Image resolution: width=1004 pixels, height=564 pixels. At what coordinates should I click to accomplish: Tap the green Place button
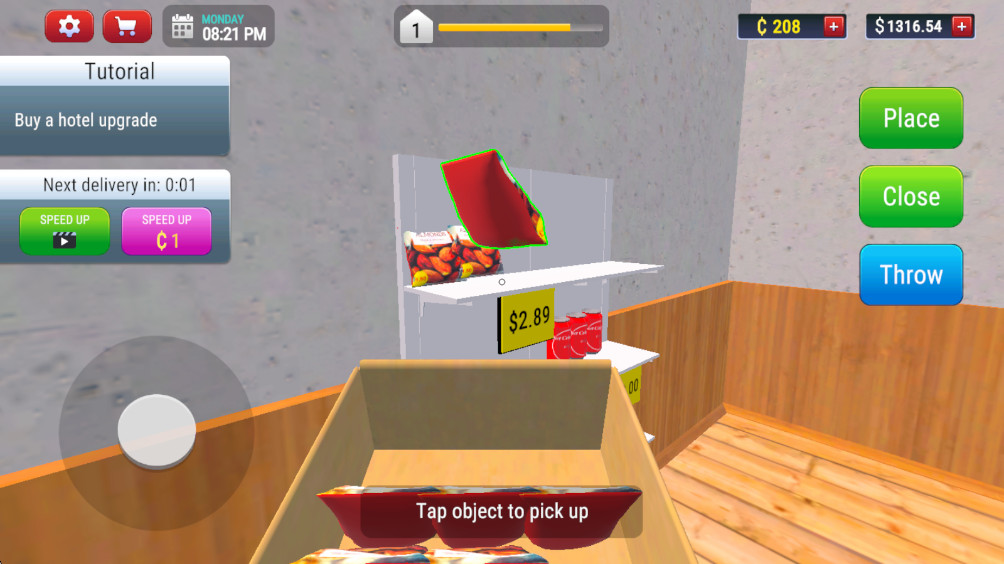tap(911, 118)
